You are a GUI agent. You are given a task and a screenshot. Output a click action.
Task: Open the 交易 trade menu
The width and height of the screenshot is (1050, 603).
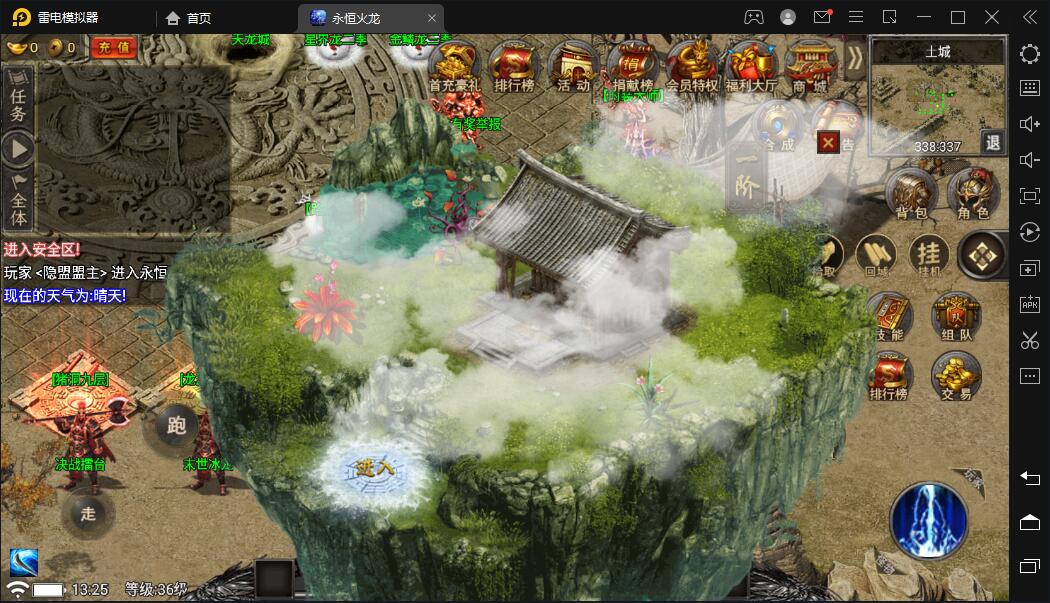[955, 376]
